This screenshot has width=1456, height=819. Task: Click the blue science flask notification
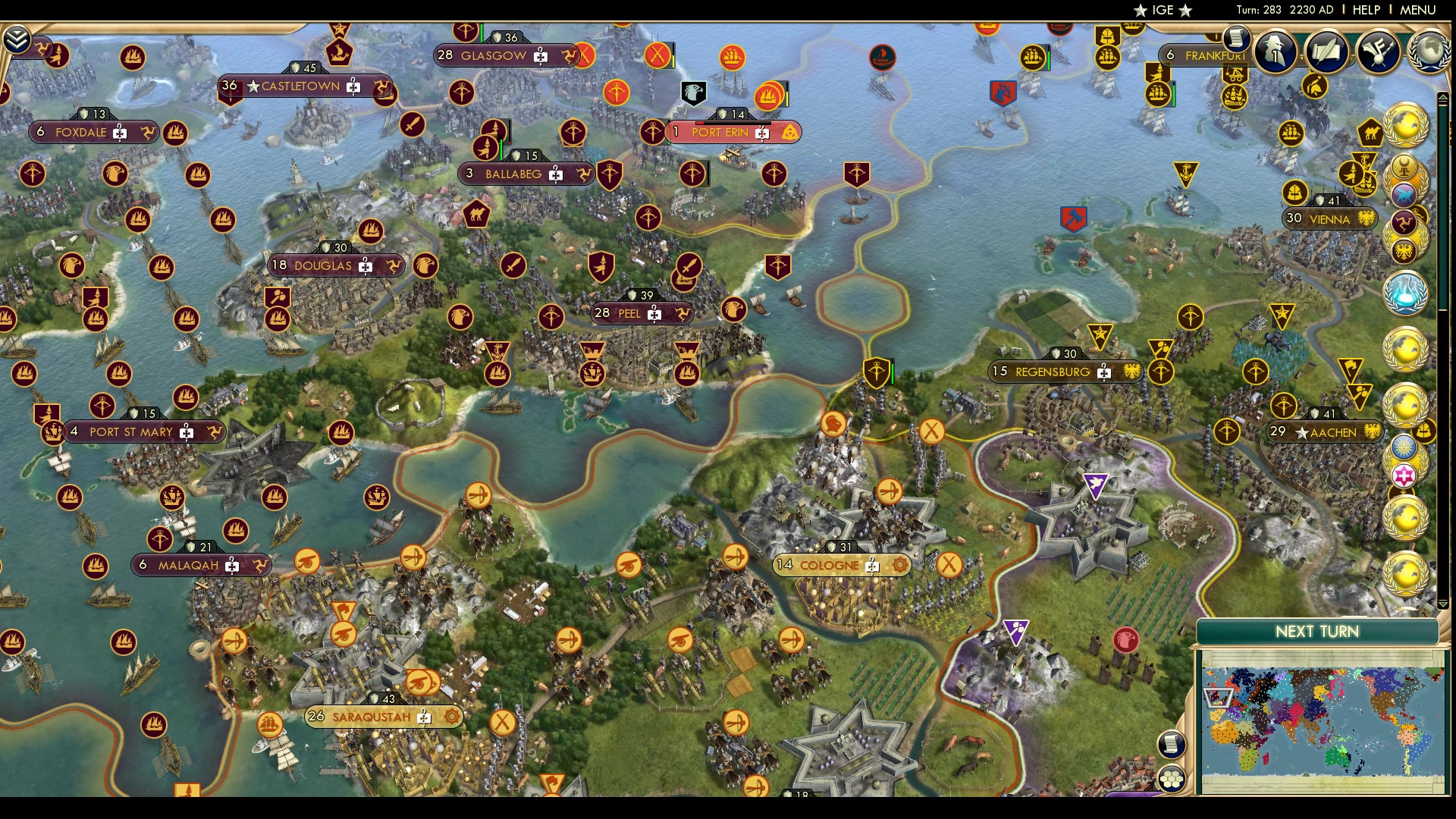[1404, 292]
